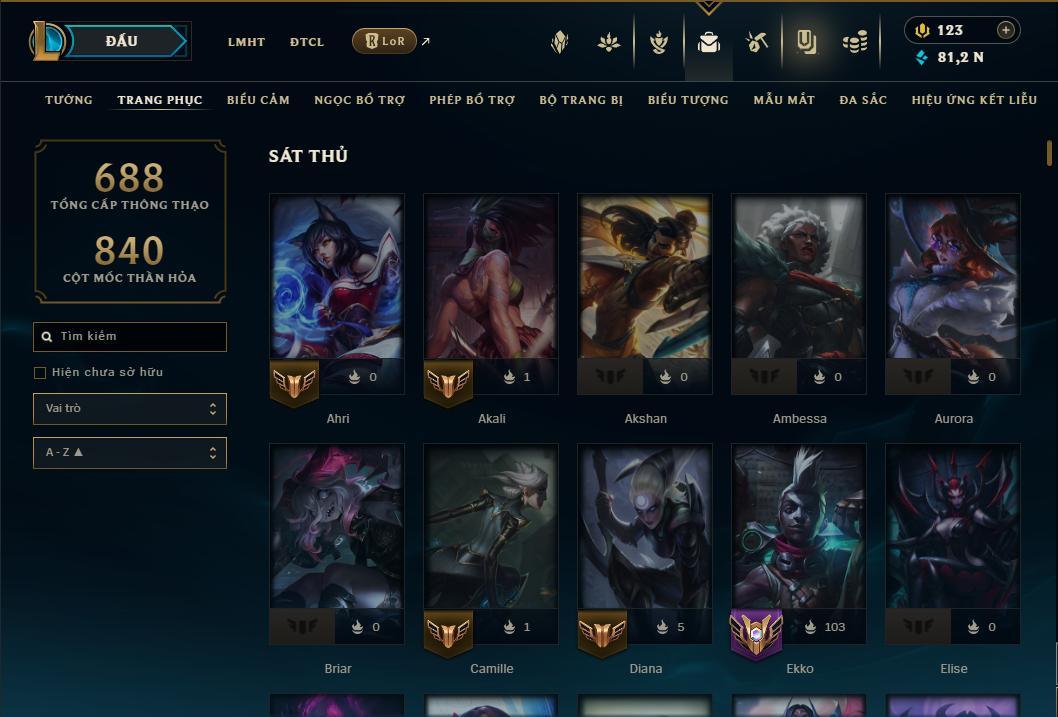
Task: Open the LMHT tab
Action: [246, 42]
